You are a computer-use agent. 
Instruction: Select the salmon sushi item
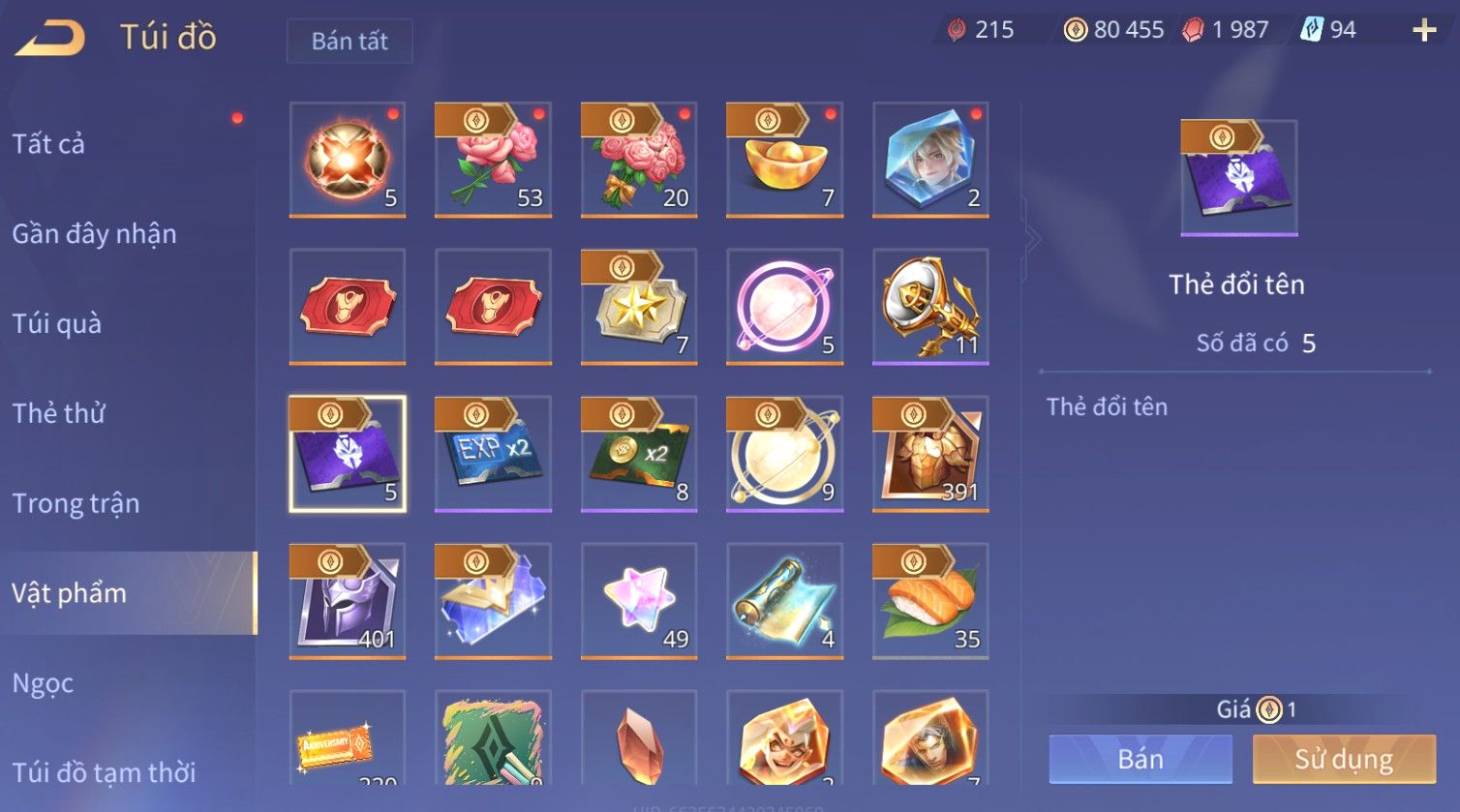(930, 600)
